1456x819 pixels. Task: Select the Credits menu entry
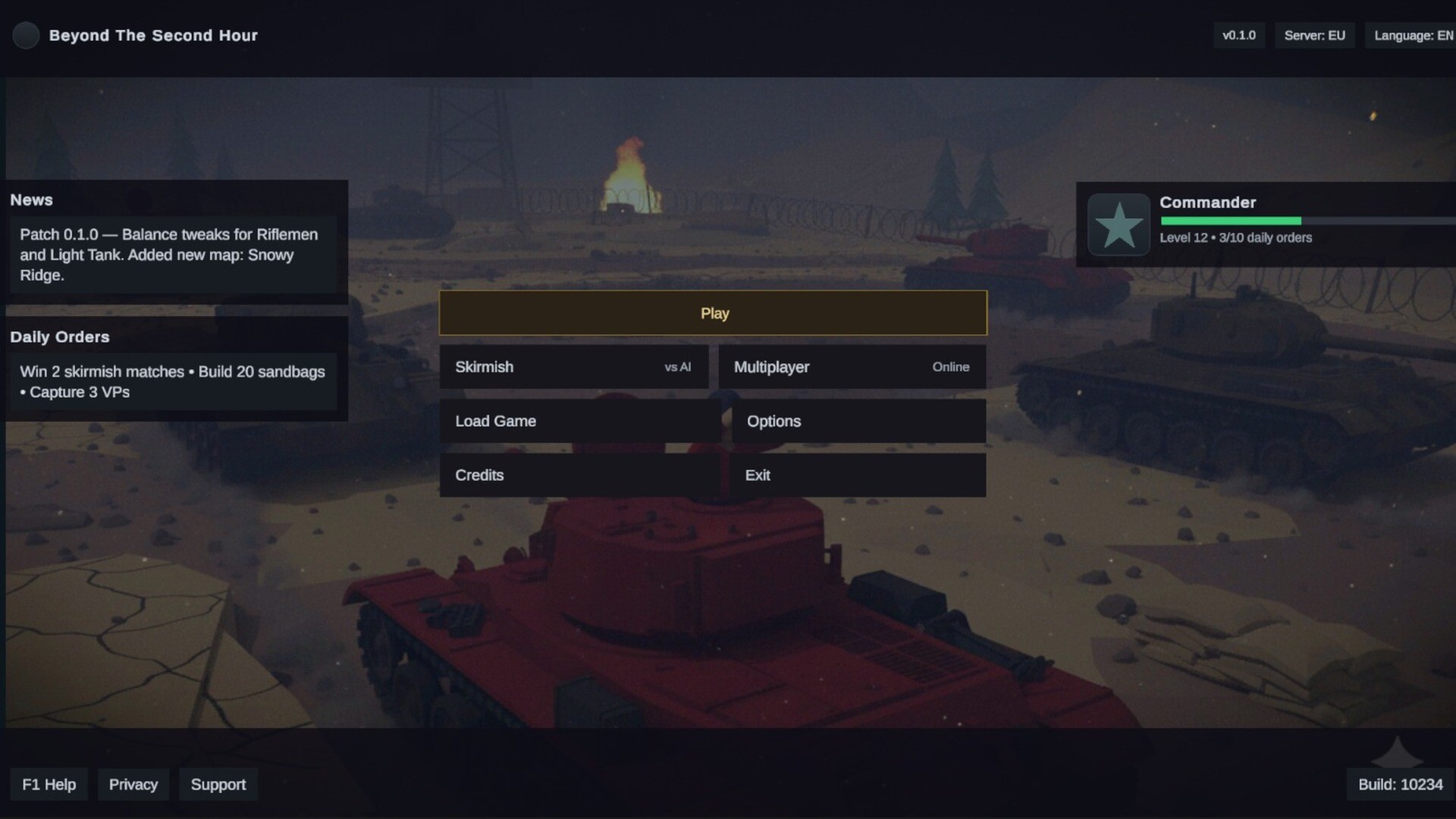(x=579, y=475)
